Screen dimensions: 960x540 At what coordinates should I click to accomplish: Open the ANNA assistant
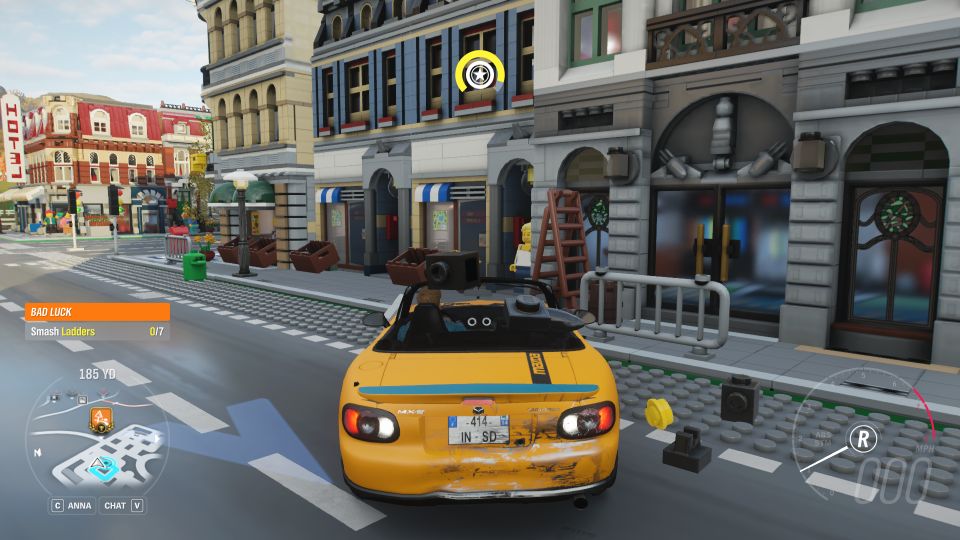72,506
